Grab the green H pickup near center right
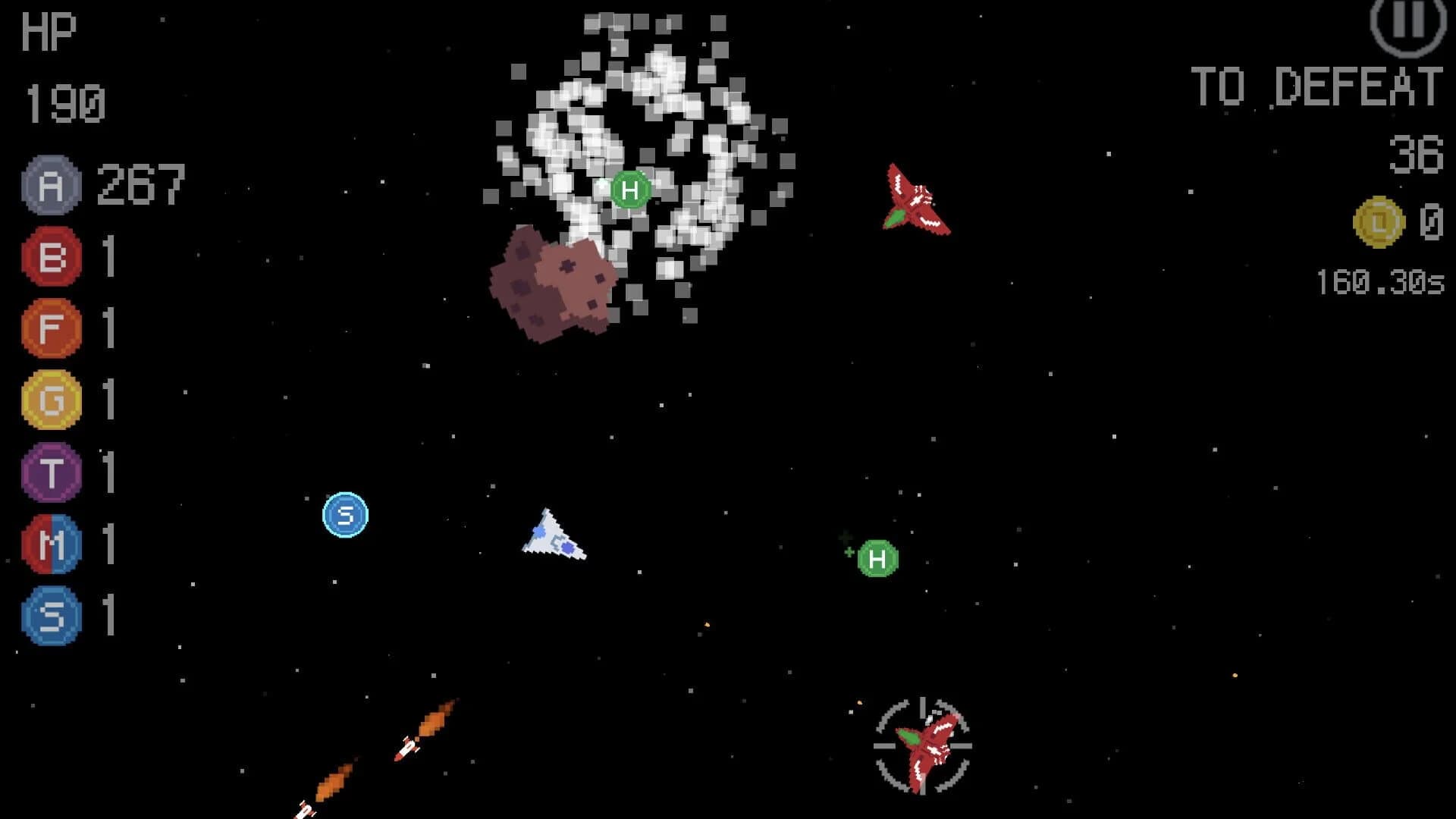 coord(877,560)
